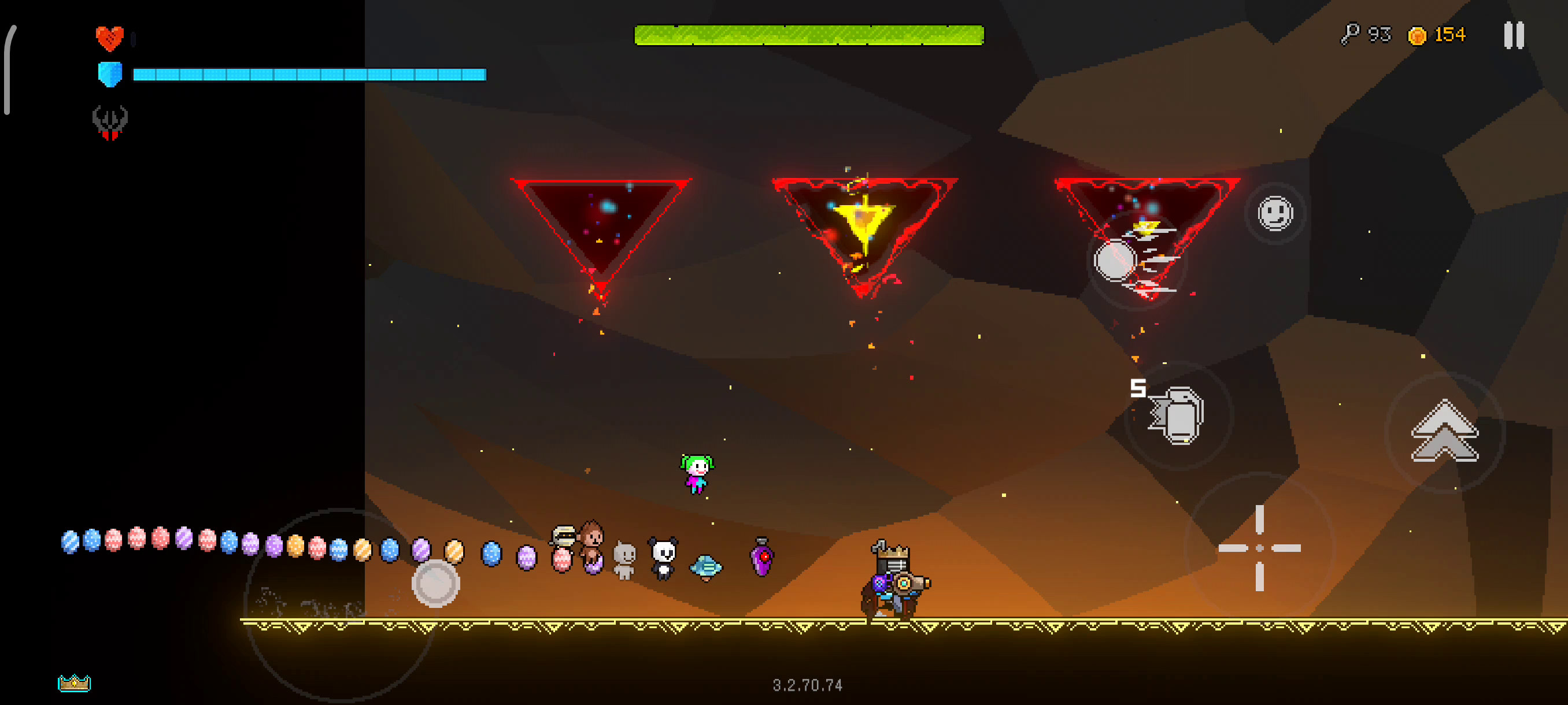1568x705 pixels.
Task: Tap the virtual joystick knob
Action: 435,583
